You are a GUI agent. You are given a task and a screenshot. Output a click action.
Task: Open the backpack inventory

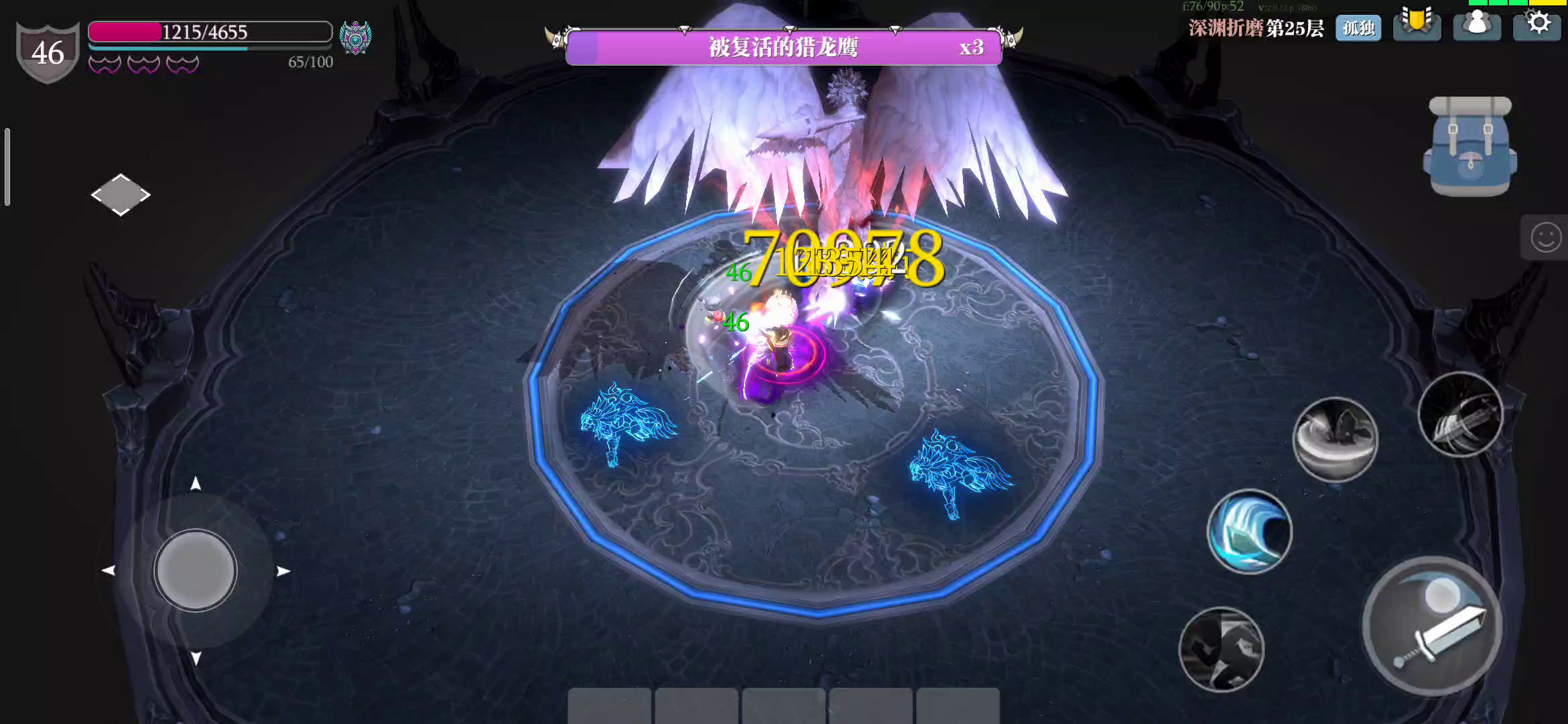(x=1469, y=145)
